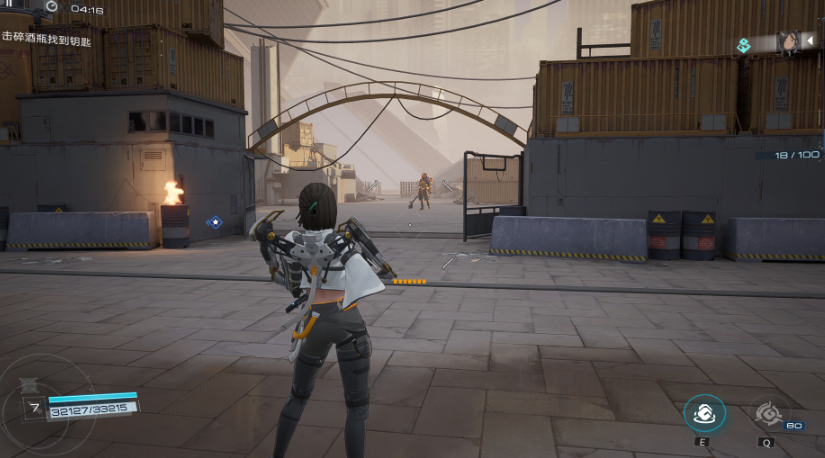Image resolution: width=825 pixels, height=458 pixels.
Task: Click the cyan diamond element icon
Action: [x=743, y=45]
